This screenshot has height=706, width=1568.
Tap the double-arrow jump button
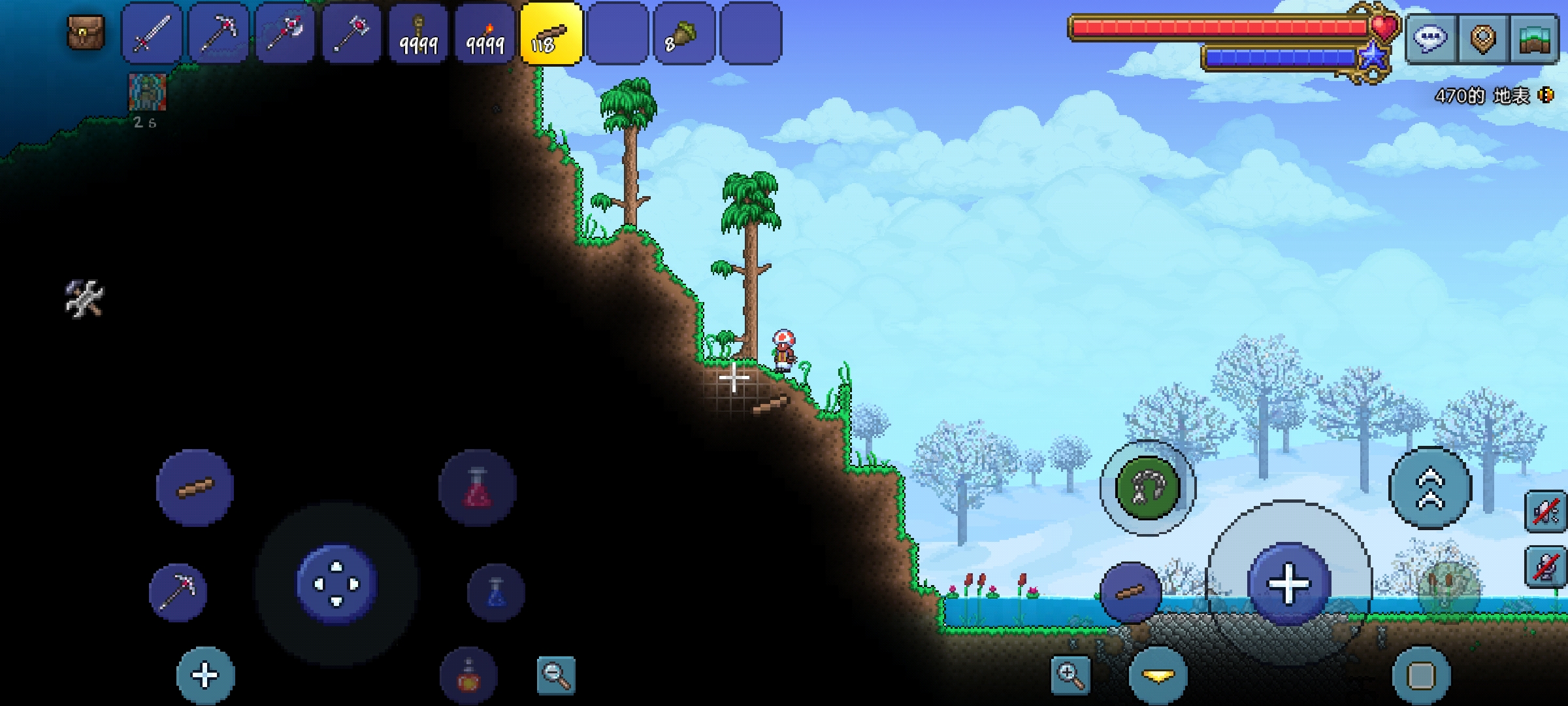1430,488
